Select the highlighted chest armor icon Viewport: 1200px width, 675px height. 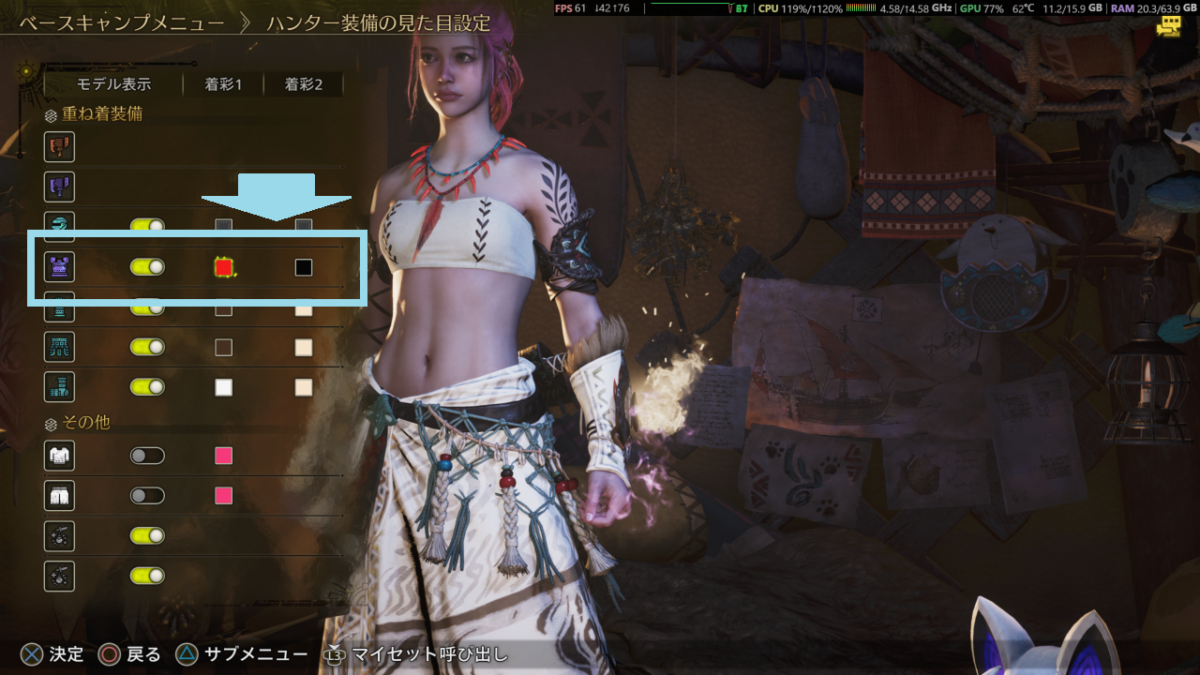[59, 267]
